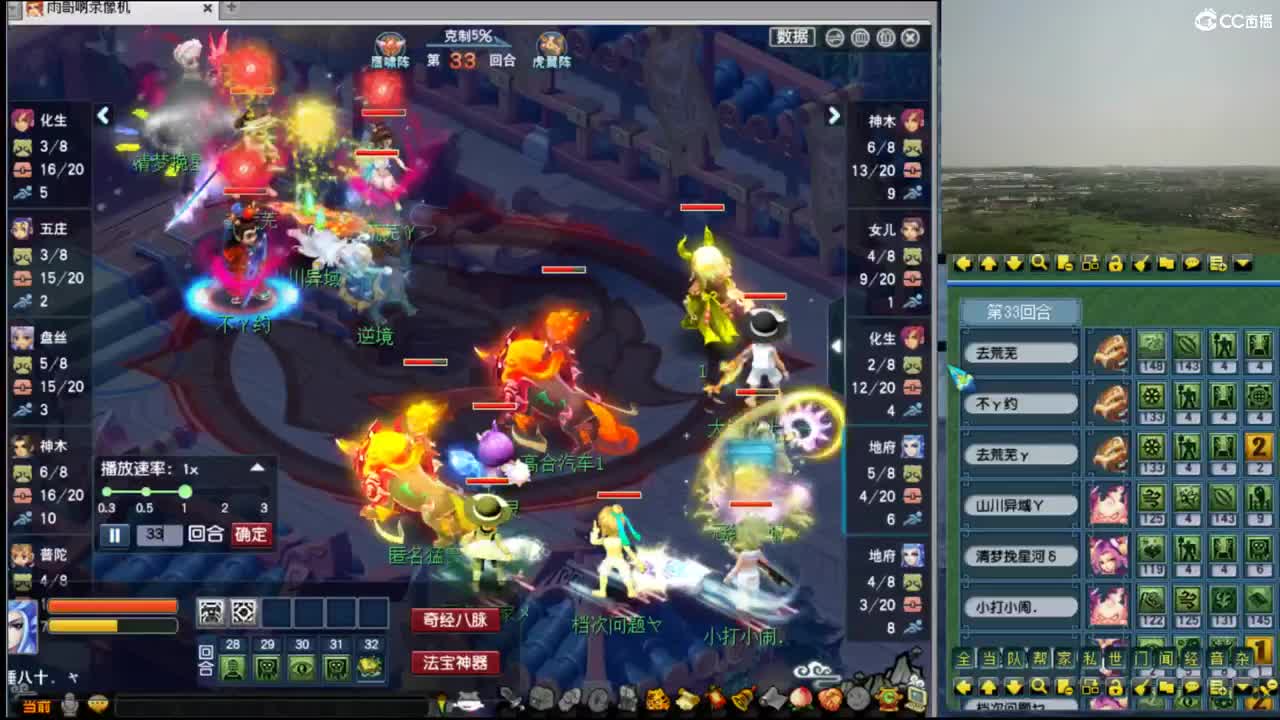
Task: Click the 数据 button in the top bar
Action: (x=794, y=37)
